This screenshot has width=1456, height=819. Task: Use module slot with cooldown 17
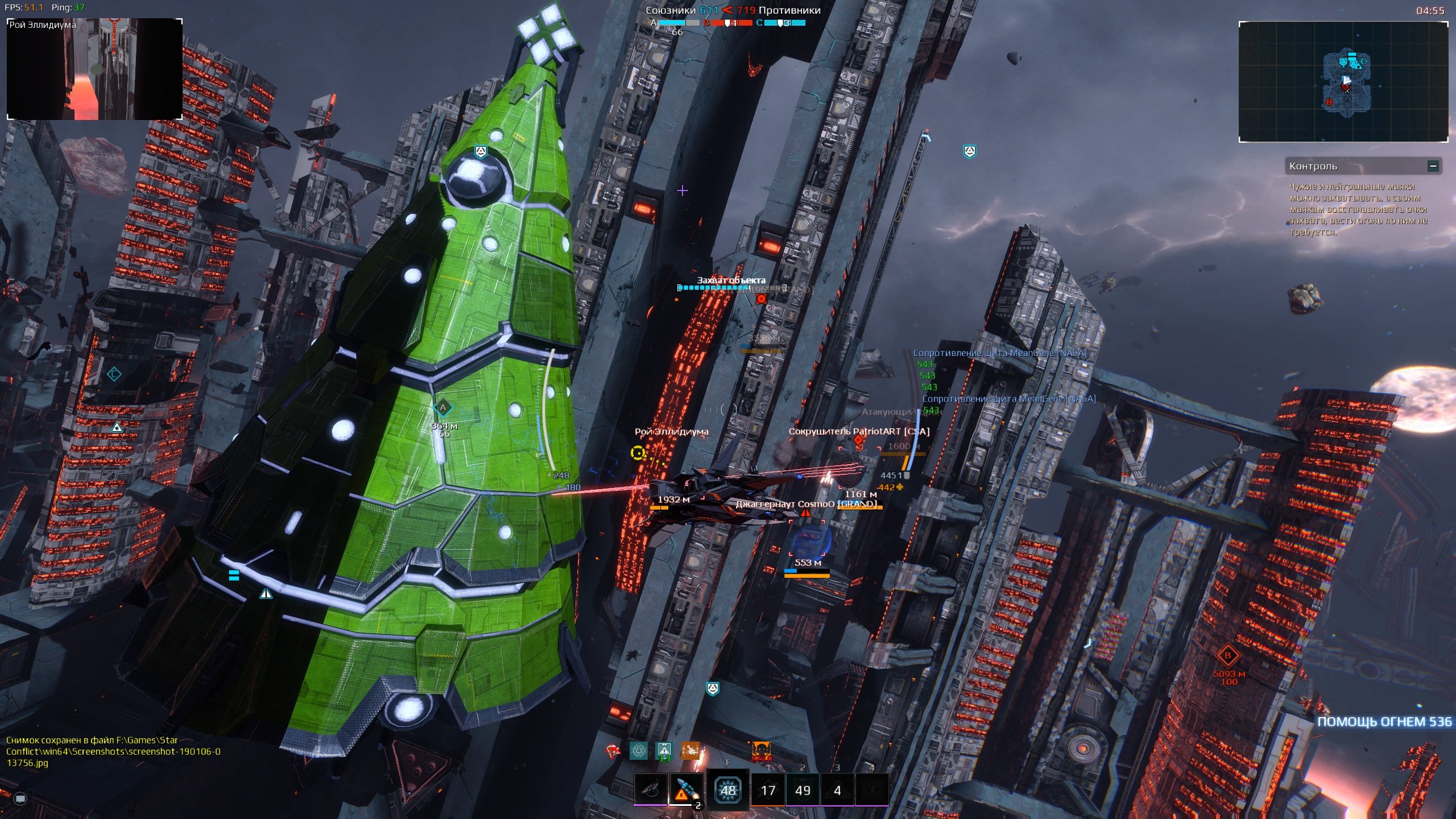tap(768, 789)
